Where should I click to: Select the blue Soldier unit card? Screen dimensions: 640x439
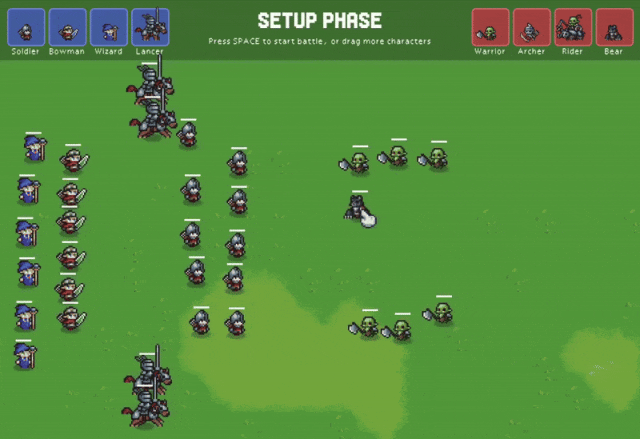(27, 27)
